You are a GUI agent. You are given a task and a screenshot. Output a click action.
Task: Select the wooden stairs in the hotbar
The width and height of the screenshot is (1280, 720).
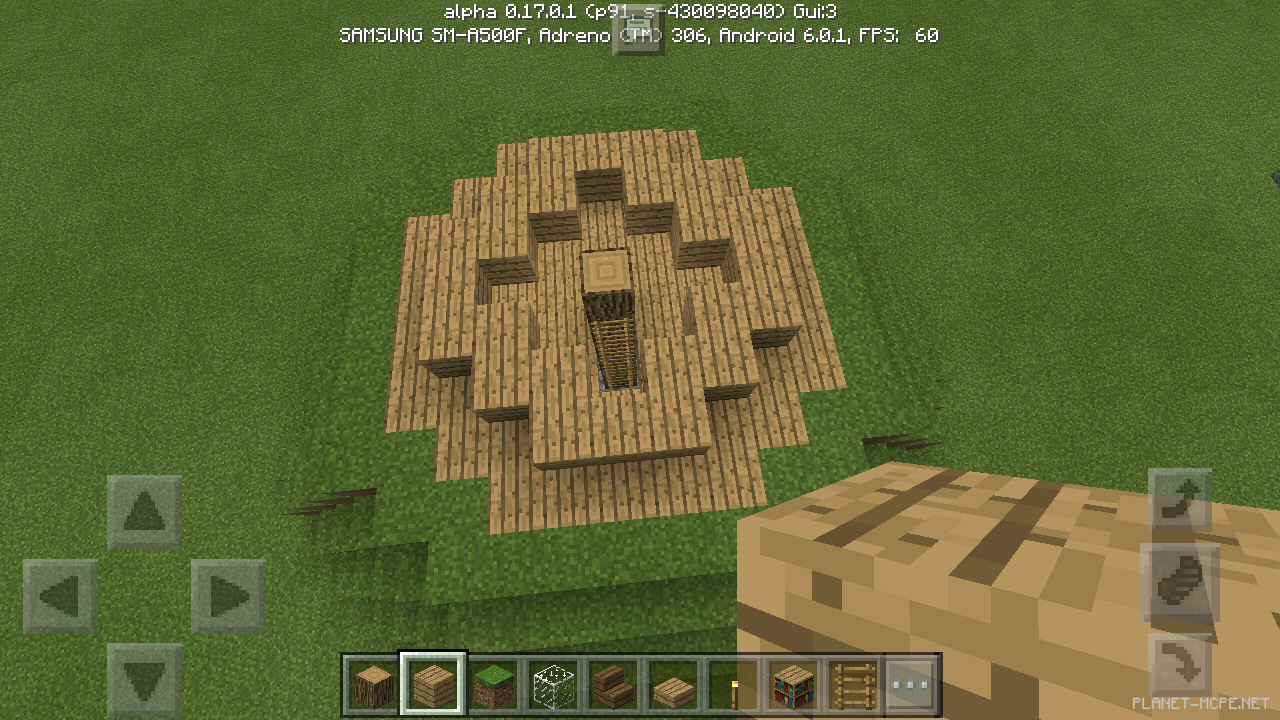(x=612, y=683)
